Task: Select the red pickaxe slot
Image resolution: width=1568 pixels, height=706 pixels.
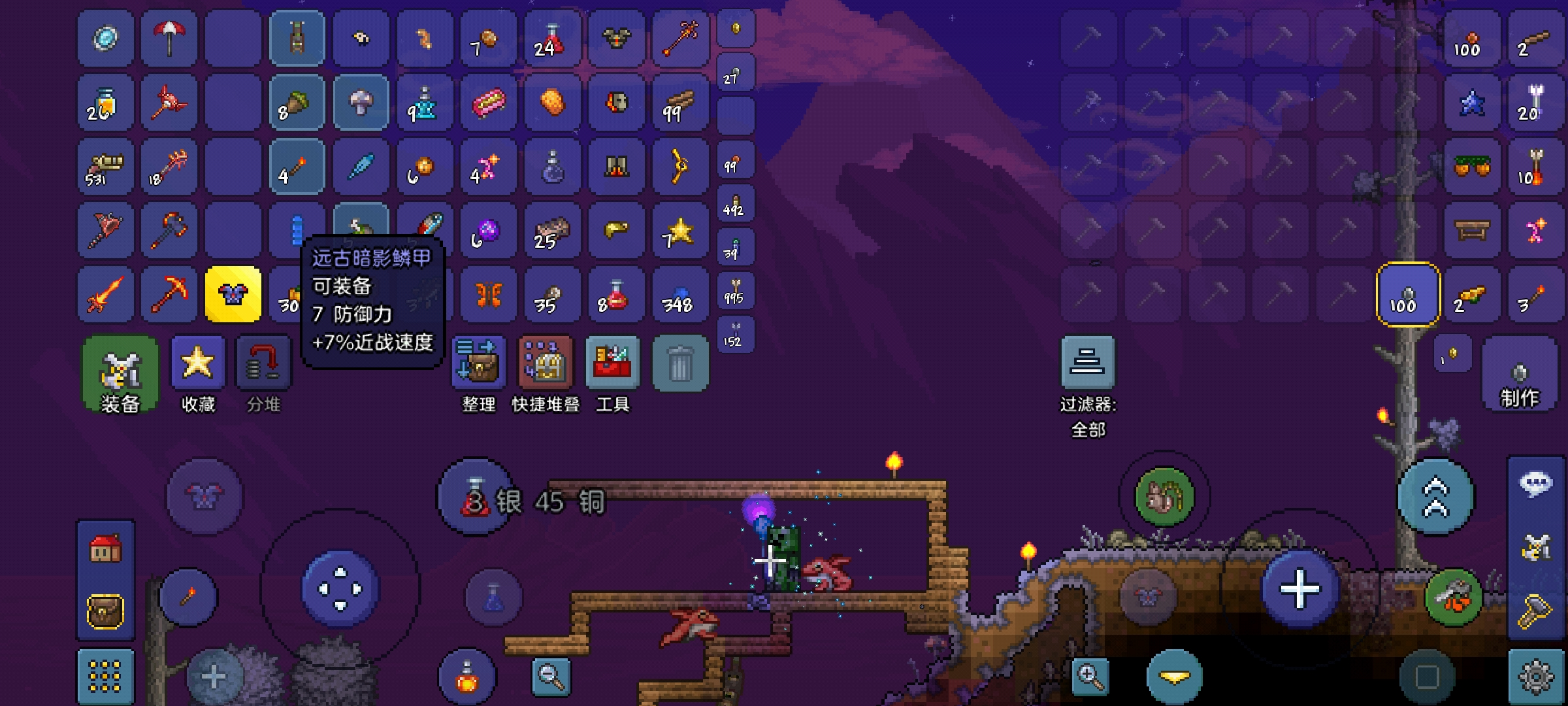Action: (x=169, y=295)
